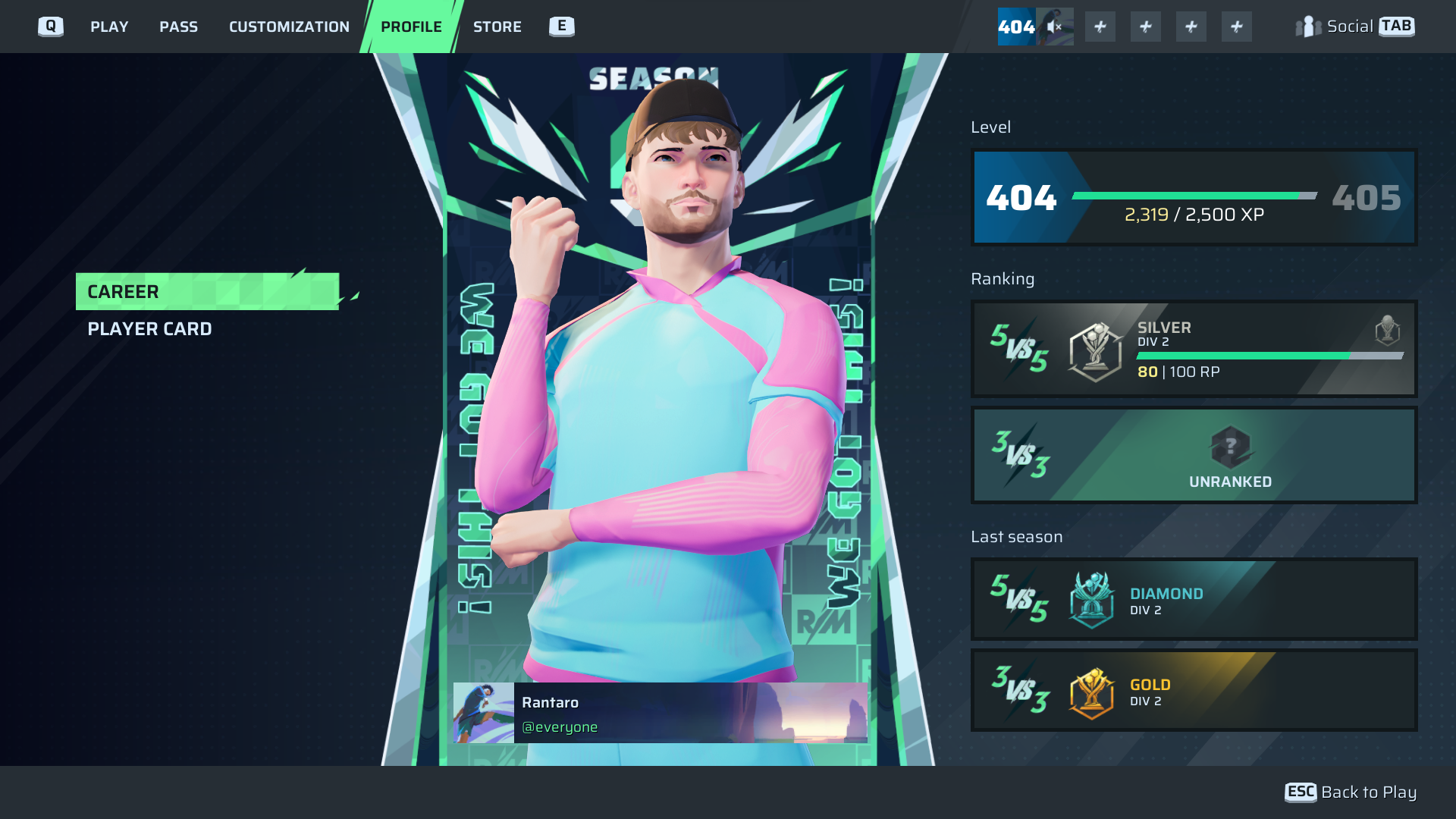Open the Player Card section
Image resolution: width=1456 pixels, height=819 pixels.
(x=149, y=329)
